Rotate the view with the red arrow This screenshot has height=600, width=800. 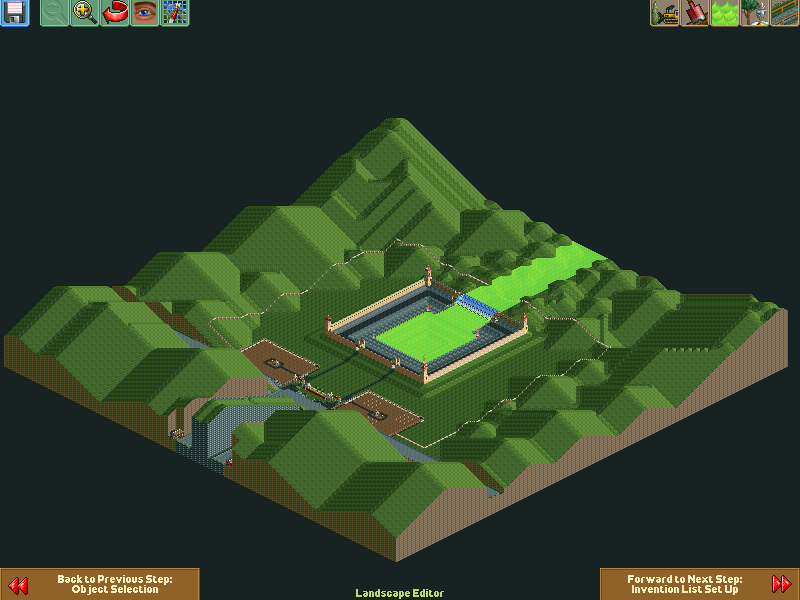click(115, 13)
